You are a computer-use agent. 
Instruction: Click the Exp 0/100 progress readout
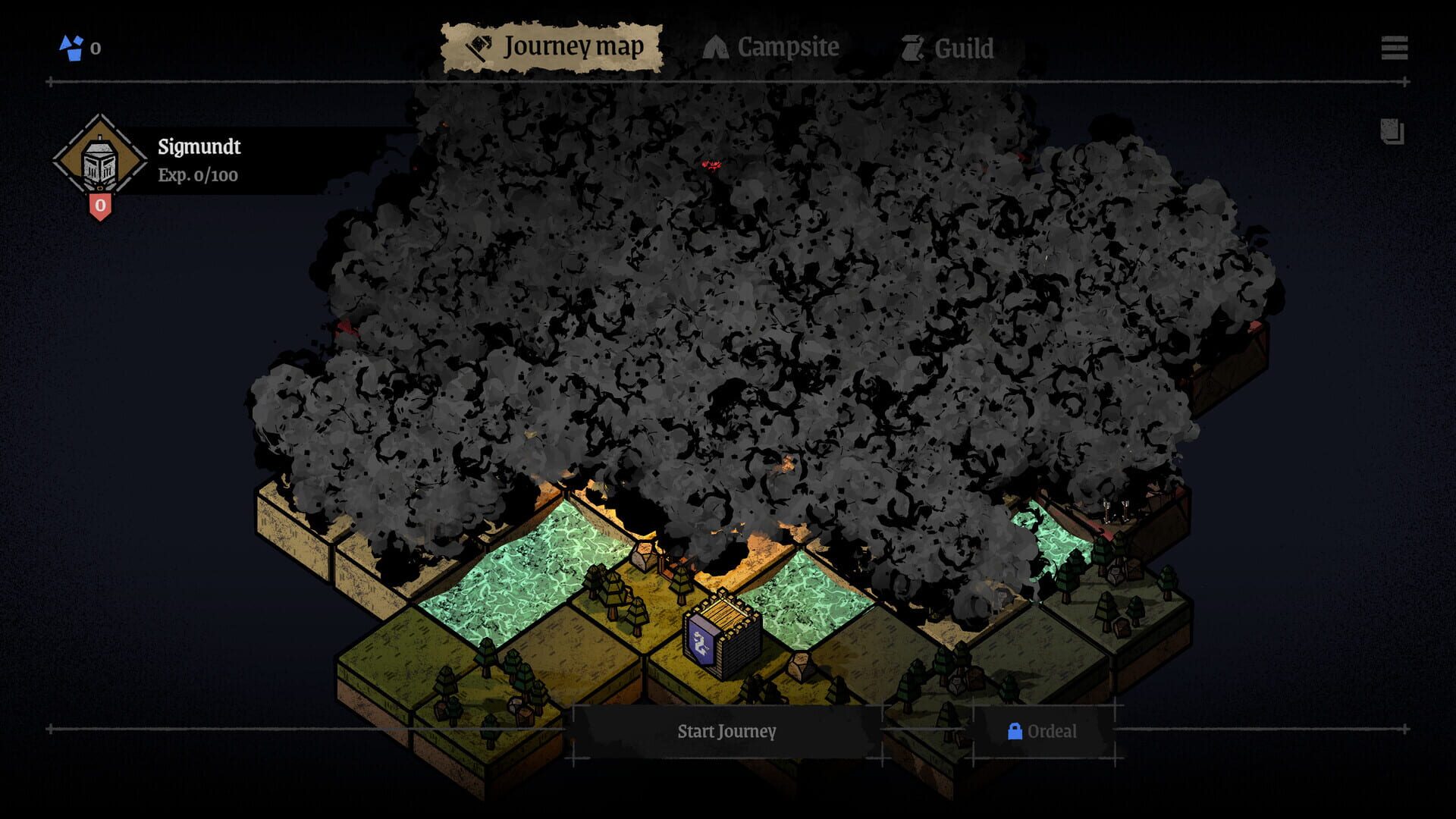pos(196,176)
